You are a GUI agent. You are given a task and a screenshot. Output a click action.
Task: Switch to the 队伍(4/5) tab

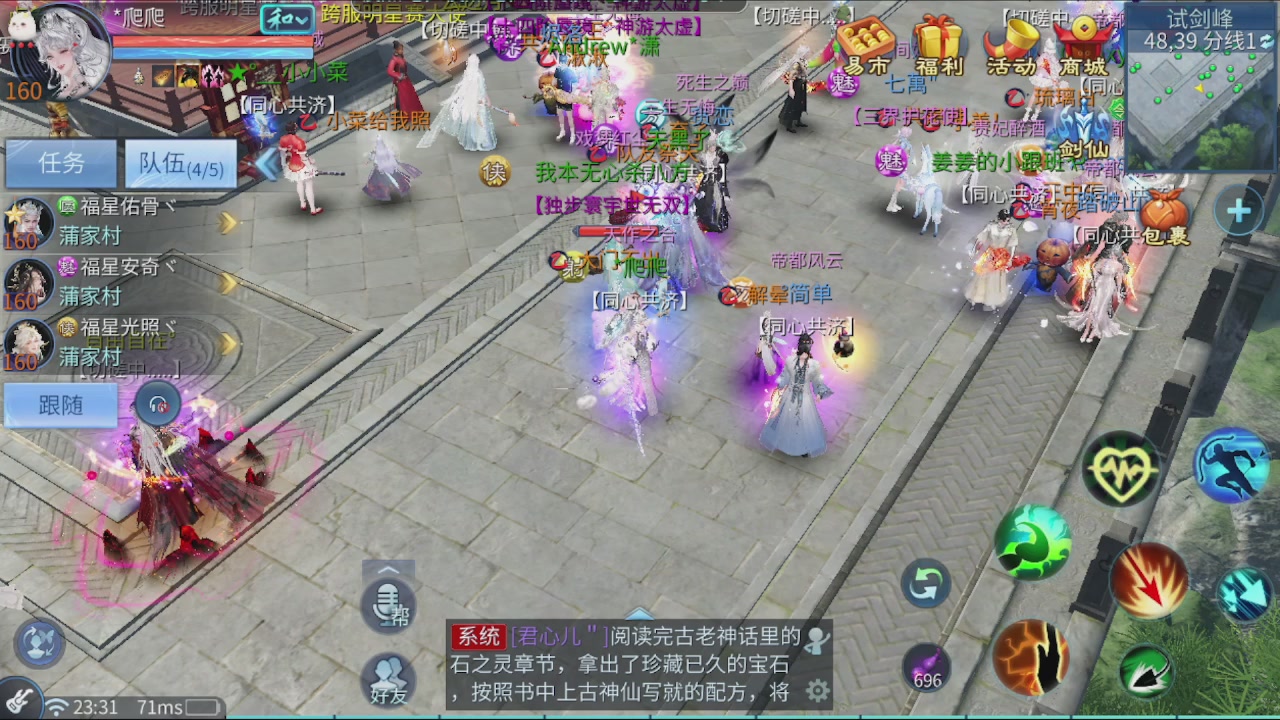coord(178,163)
